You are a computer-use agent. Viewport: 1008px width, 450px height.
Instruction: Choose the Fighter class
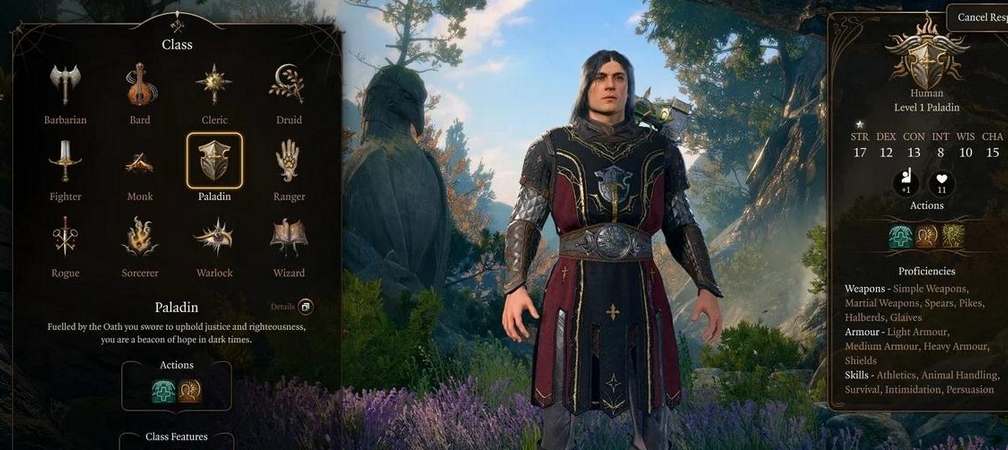pyautogui.click(x=65, y=162)
